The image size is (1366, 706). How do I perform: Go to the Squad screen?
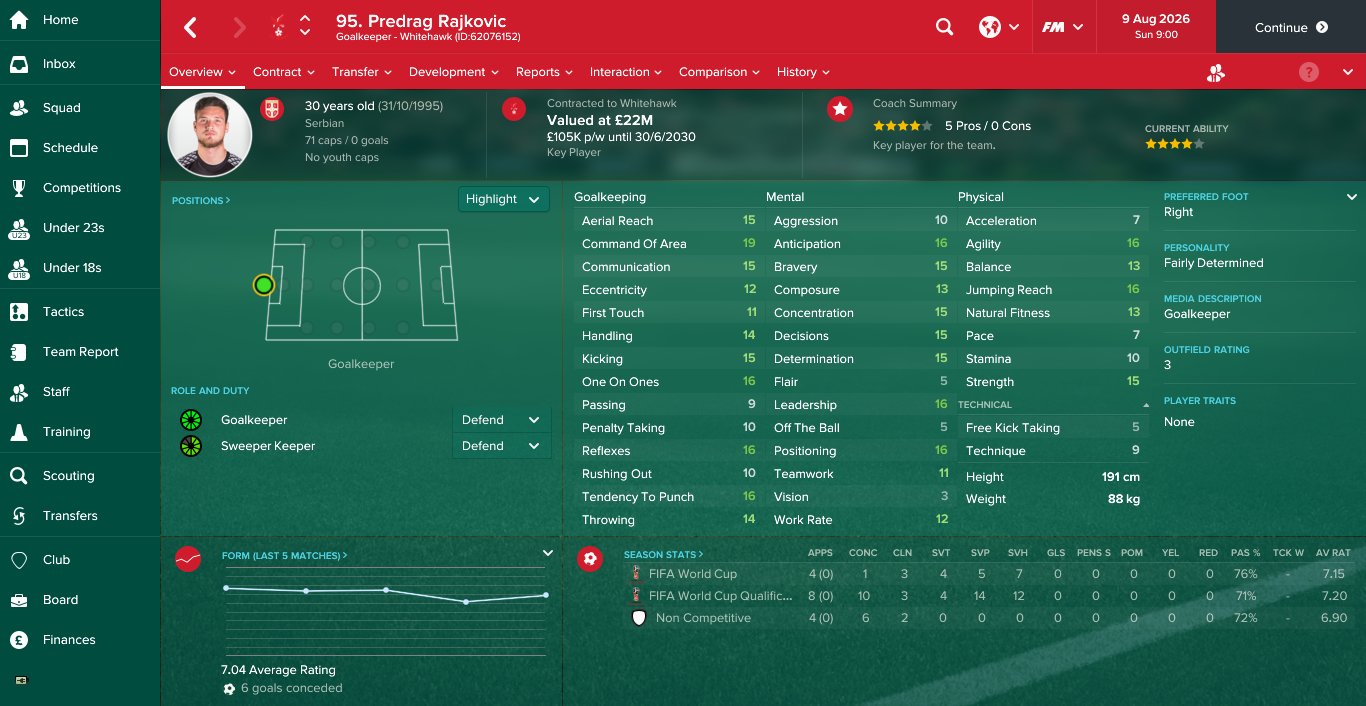[x=61, y=108]
